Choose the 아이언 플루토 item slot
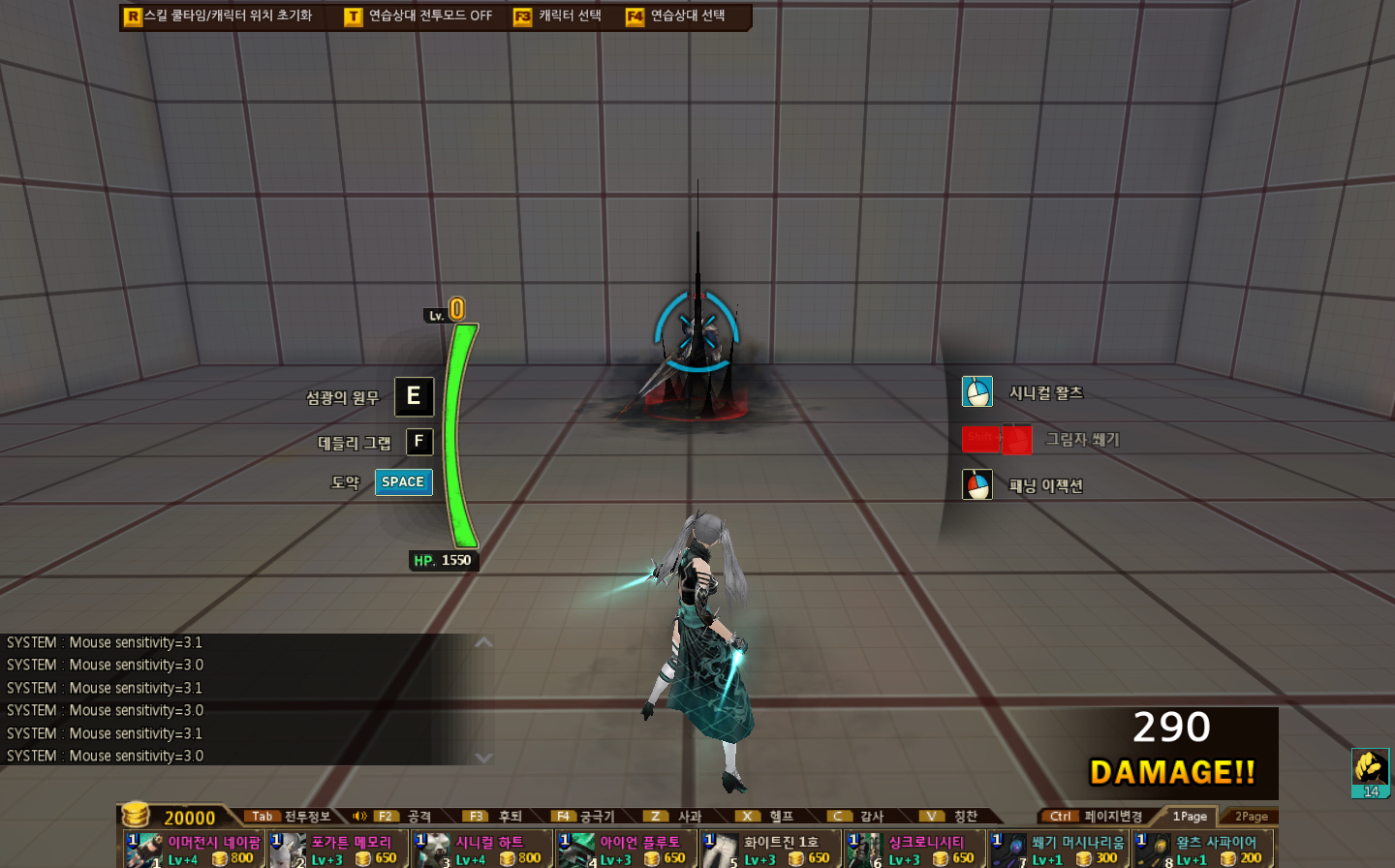 tap(626, 850)
